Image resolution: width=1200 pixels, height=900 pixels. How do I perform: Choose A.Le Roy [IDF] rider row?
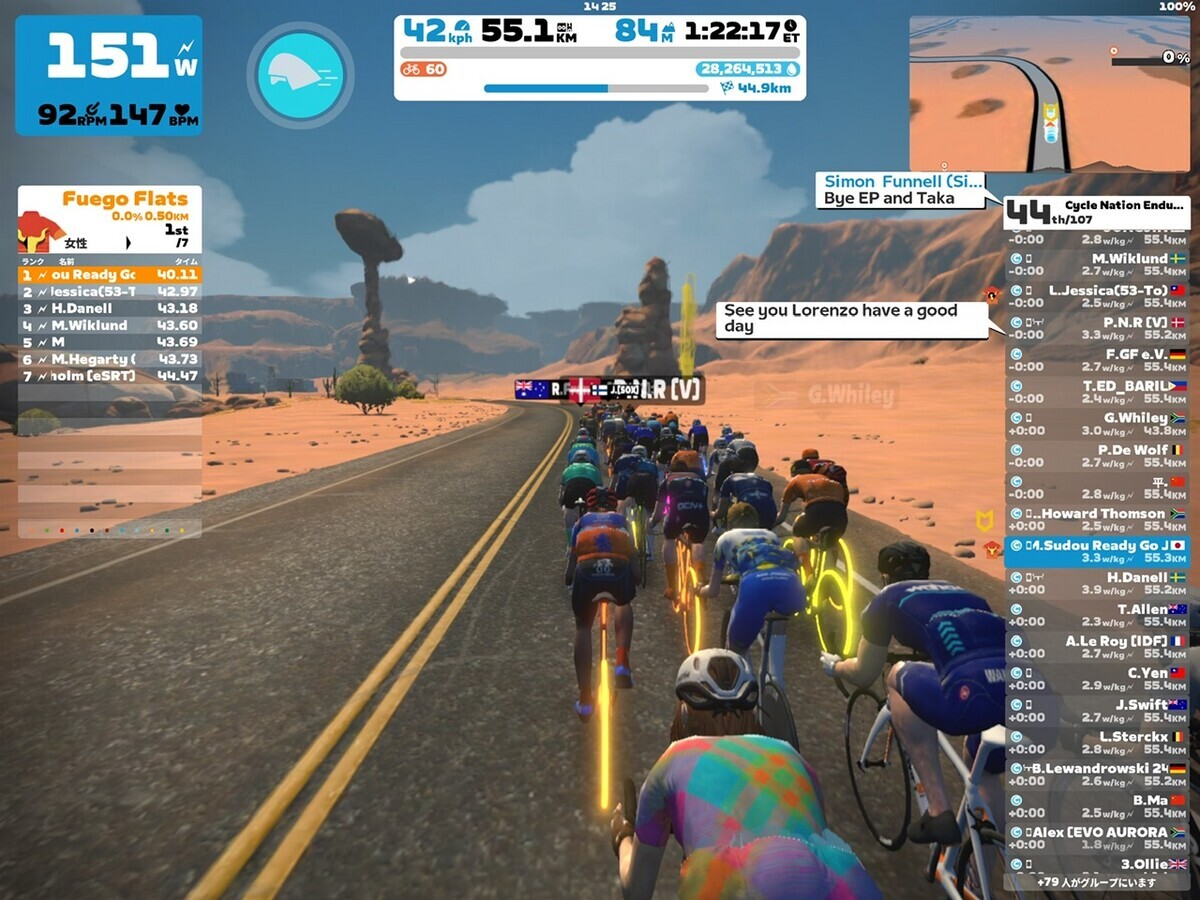1097,647
